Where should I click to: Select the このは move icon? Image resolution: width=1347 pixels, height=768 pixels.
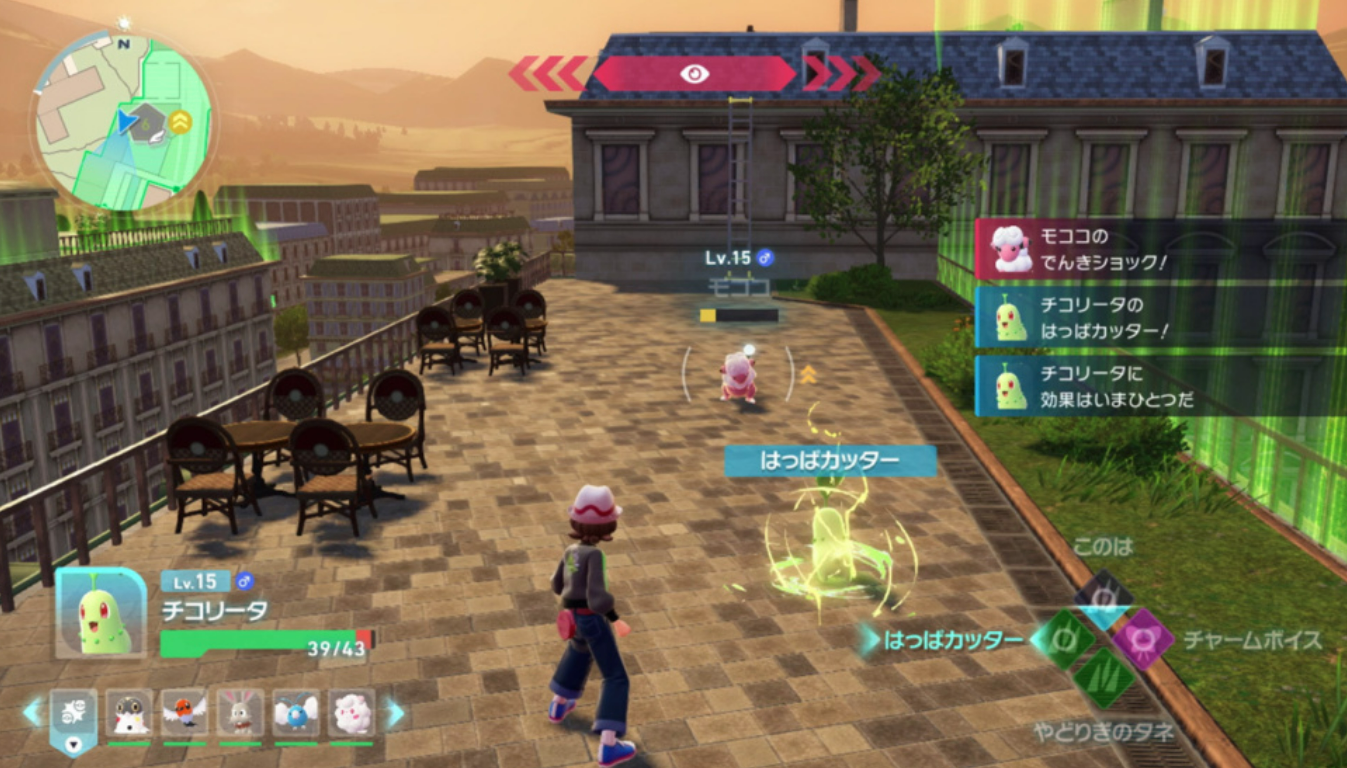[x=1103, y=598]
